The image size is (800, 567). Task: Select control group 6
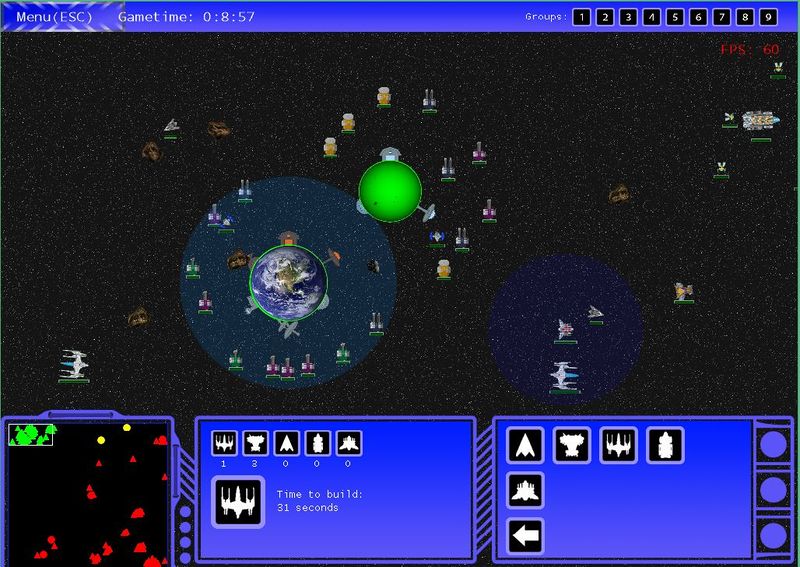click(698, 17)
